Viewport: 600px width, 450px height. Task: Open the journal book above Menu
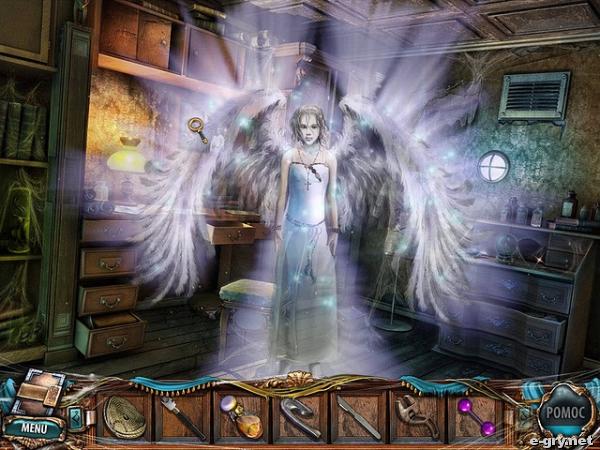click(x=41, y=392)
